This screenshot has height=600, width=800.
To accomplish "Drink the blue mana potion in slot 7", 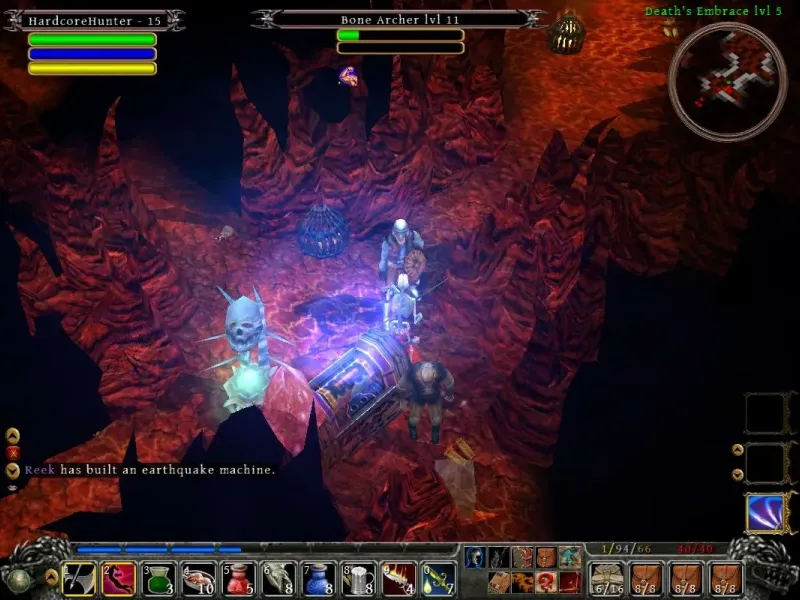I will pyautogui.click(x=319, y=578).
